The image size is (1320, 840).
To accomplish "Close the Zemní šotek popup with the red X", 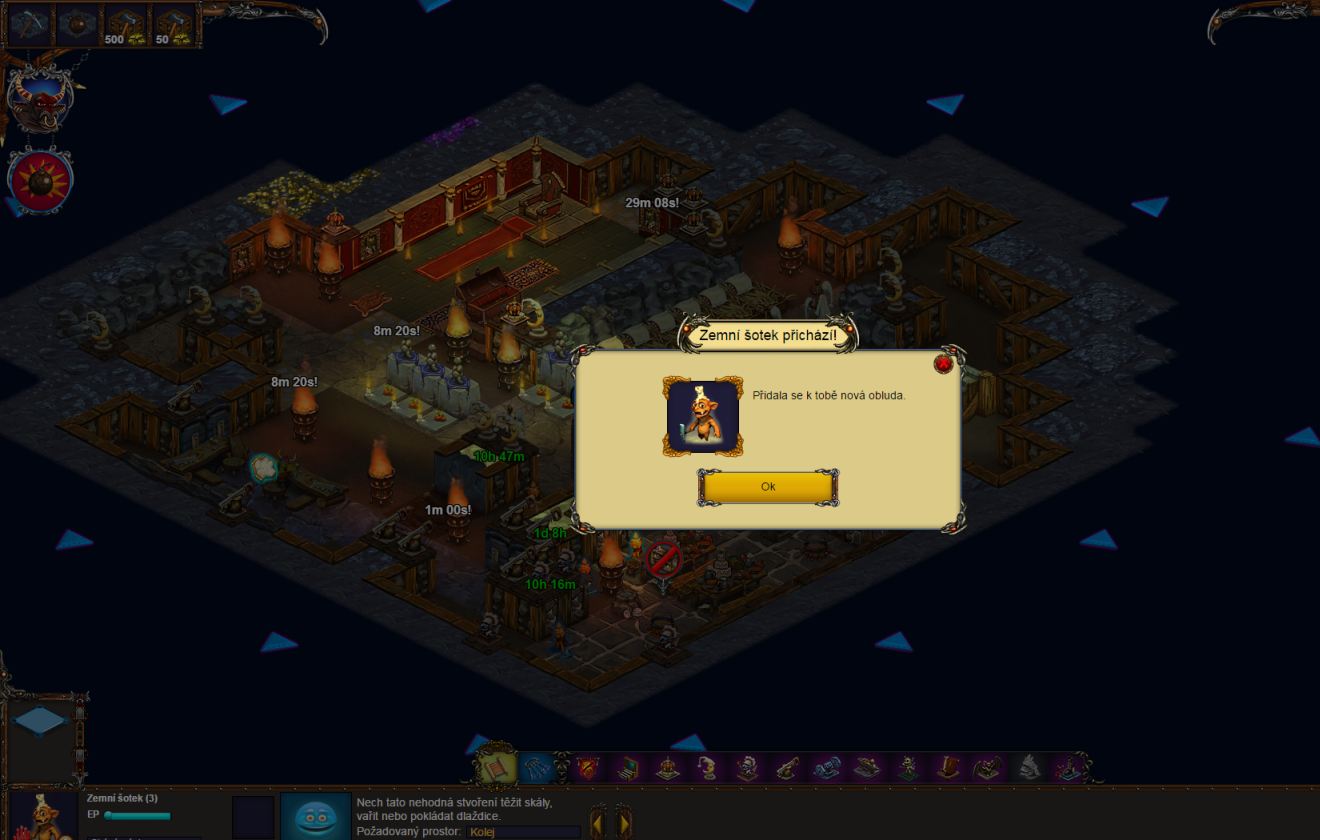I will coord(942,364).
